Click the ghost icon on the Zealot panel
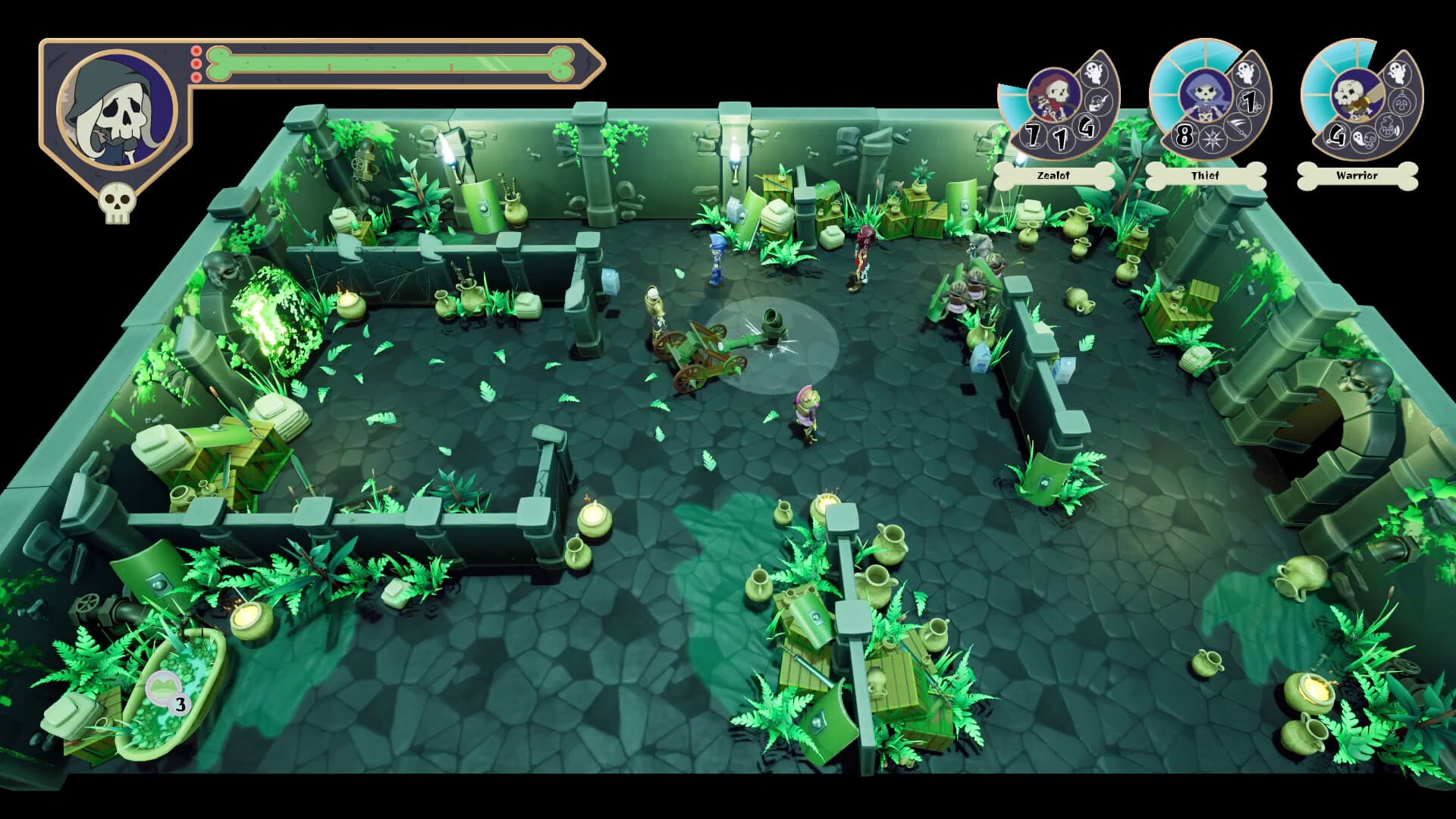Screen dimensions: 1456x819 tap(1096, 74)
